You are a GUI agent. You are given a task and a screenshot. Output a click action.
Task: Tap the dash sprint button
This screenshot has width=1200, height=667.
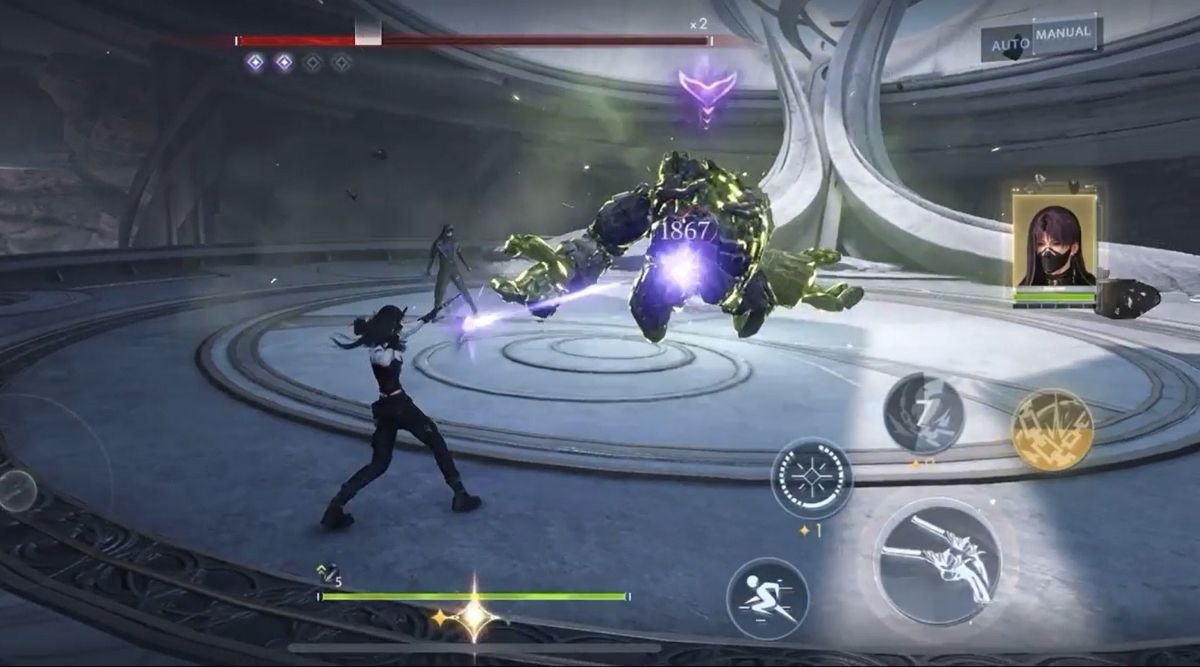767,599
